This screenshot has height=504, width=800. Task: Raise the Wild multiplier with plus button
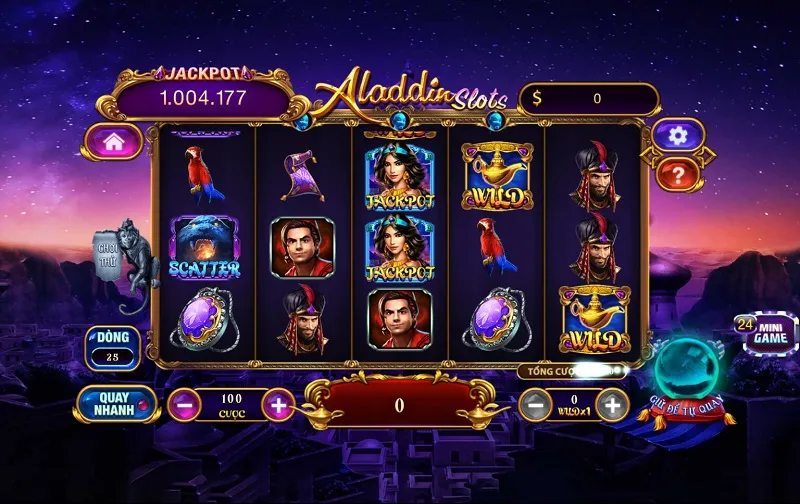pos(614,405)
